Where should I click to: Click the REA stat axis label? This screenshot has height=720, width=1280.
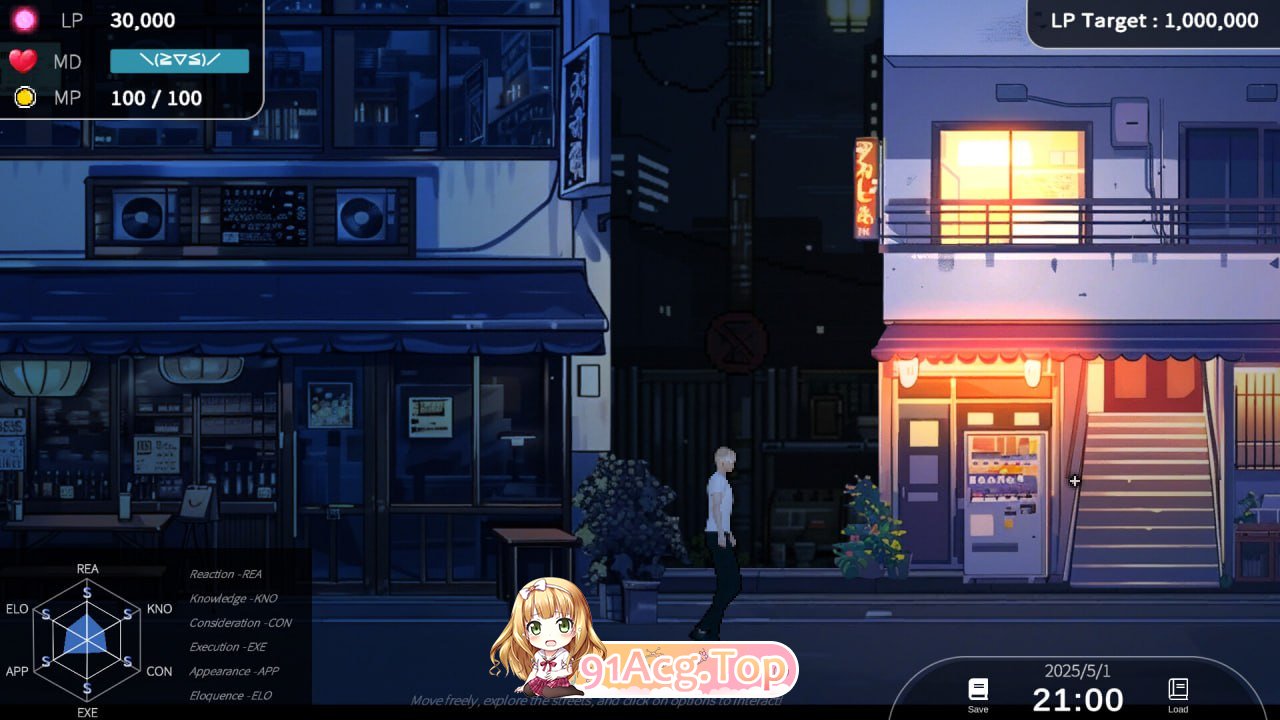87,568
